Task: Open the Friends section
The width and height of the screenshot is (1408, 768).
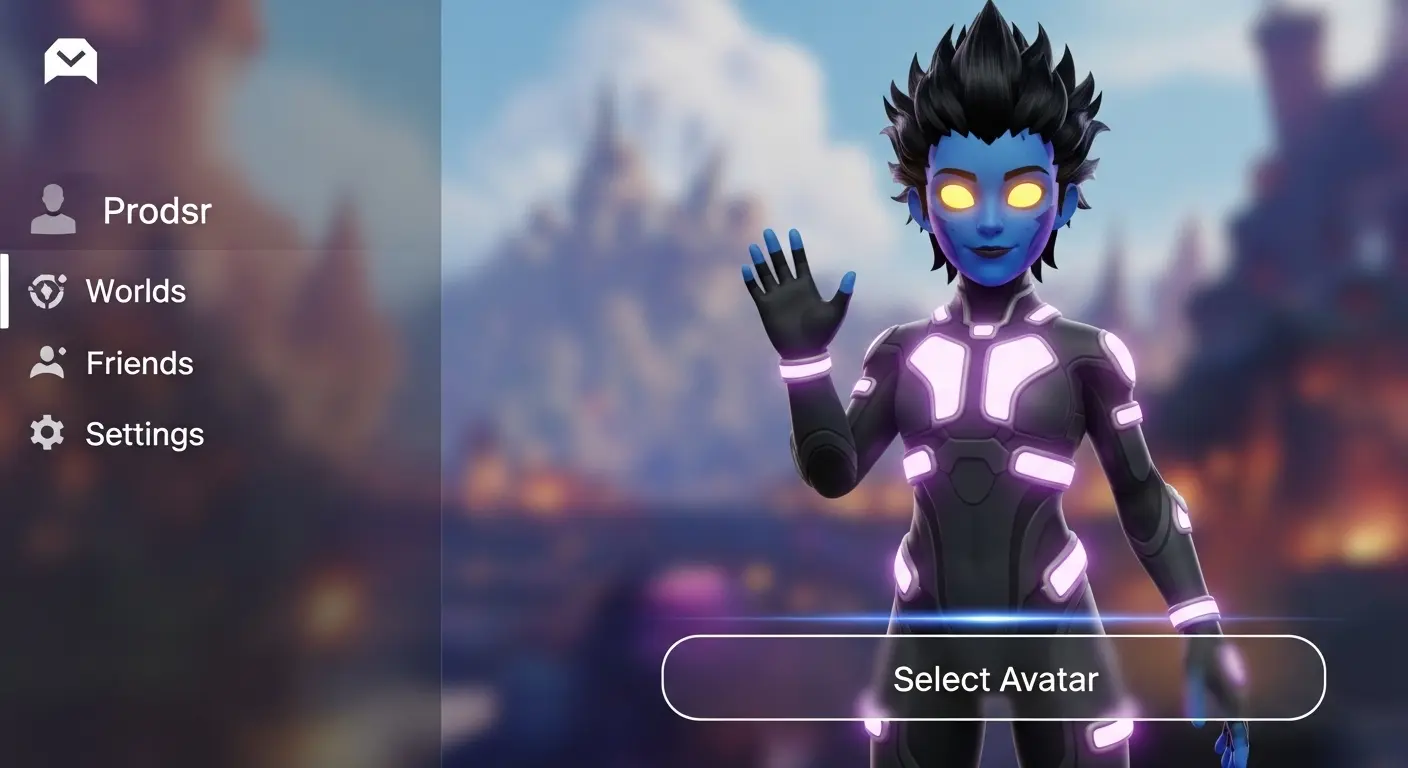Action: [139, 363]
